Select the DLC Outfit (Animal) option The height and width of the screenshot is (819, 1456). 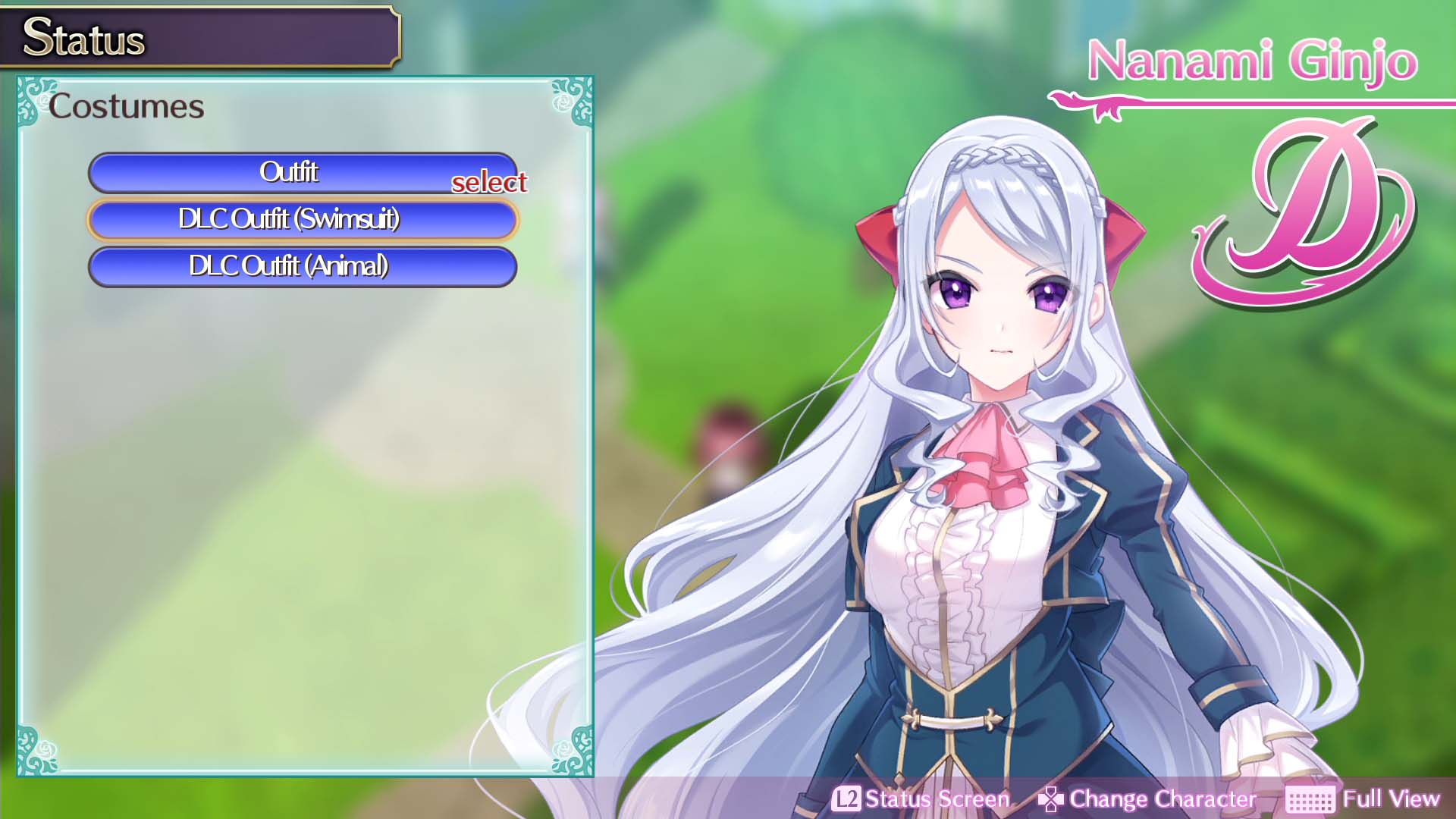(303, 266)
